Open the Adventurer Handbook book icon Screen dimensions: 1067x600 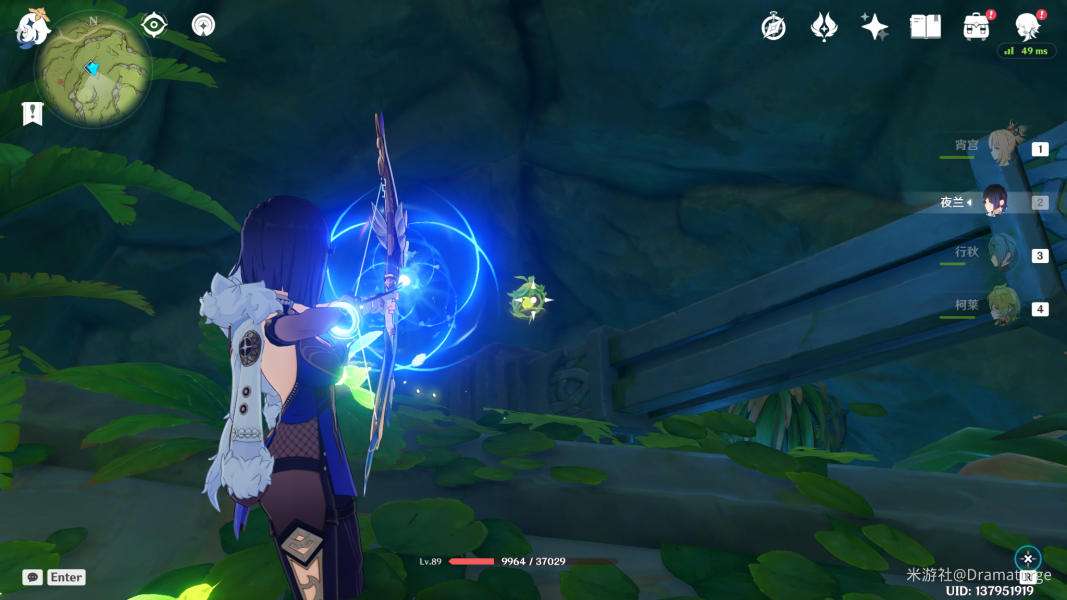[x=925, y=27]
